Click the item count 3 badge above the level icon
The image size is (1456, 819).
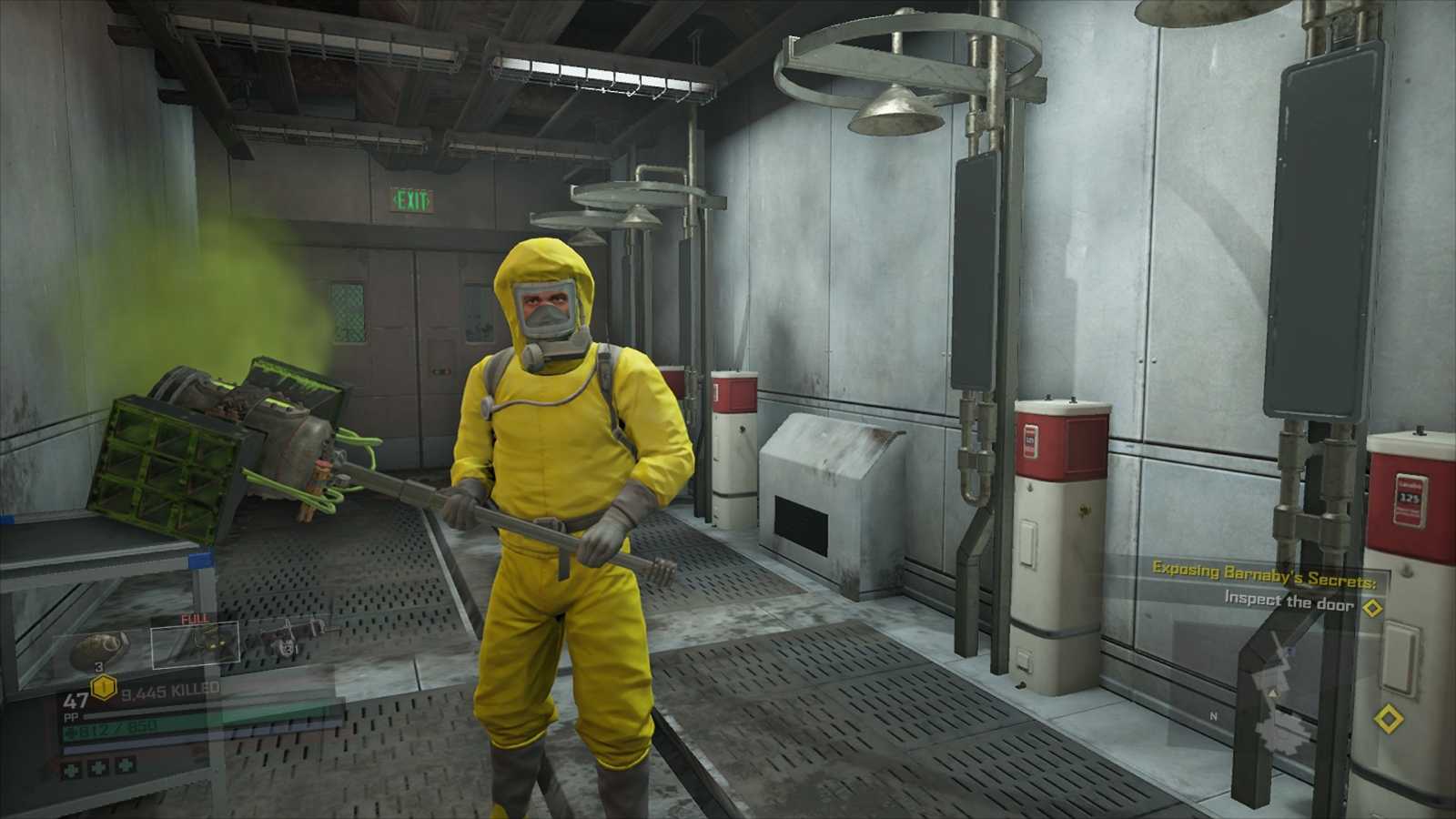tap(99, 667)
